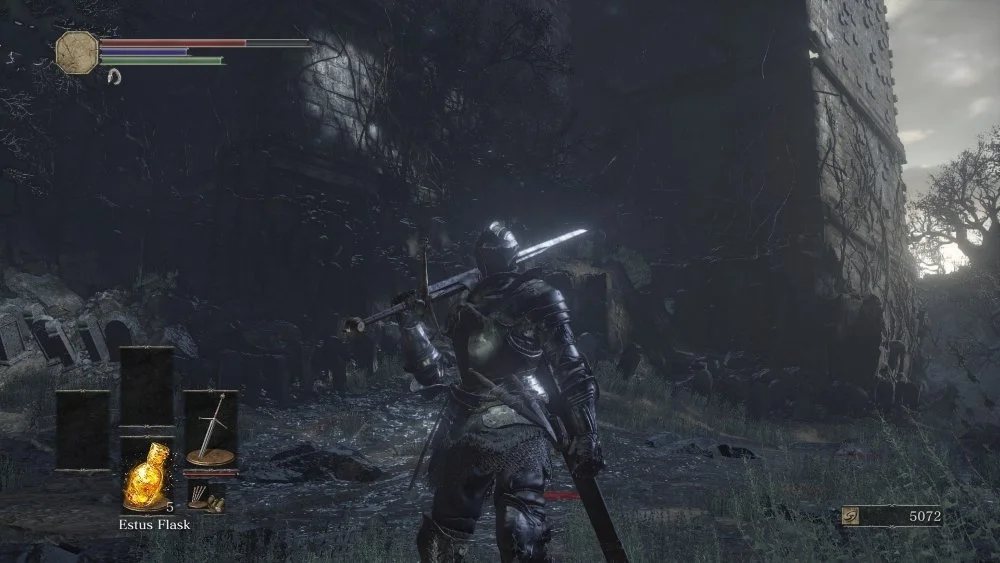Click the small status effect icon under the bars
Viewport: 1000px width, 563px height.
point(114,76)
